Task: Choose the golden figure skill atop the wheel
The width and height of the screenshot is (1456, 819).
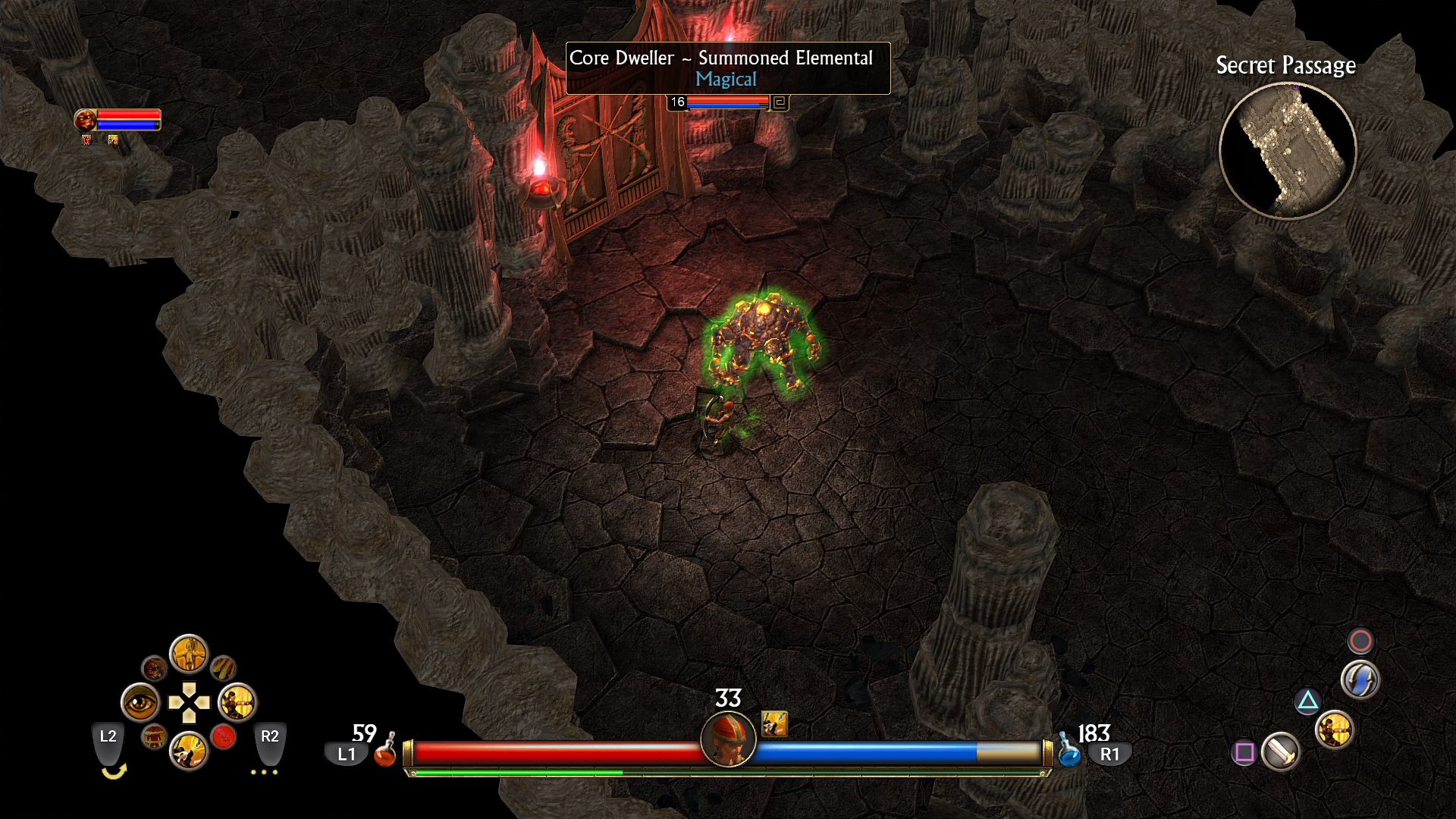Action: coord(189,653)
